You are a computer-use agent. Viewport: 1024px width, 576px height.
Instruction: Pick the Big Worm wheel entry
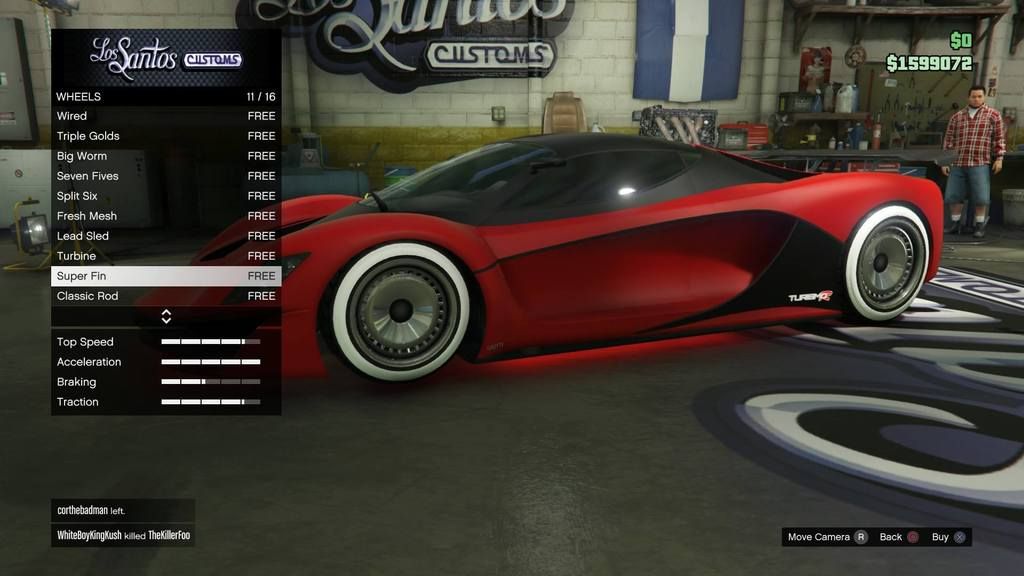point(165,156)
